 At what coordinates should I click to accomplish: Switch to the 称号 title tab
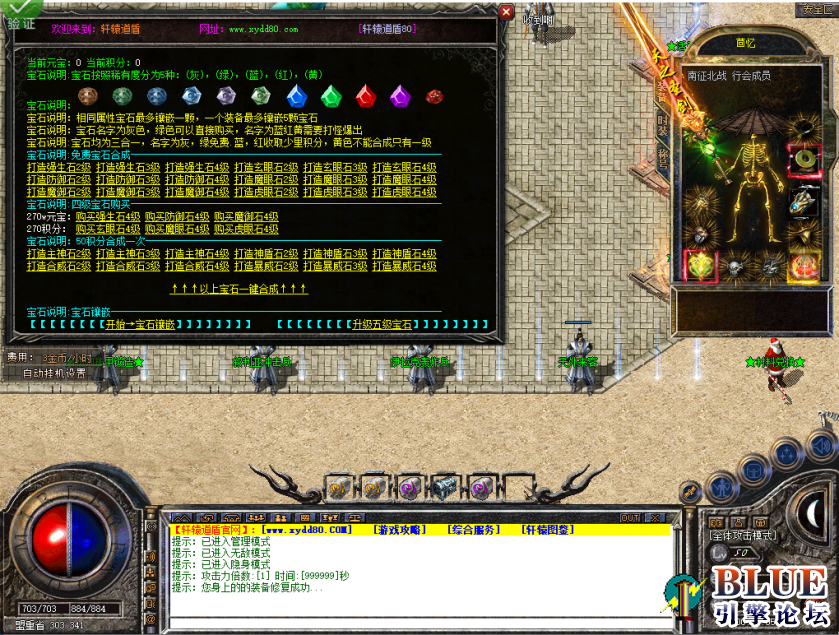point(663,157)
